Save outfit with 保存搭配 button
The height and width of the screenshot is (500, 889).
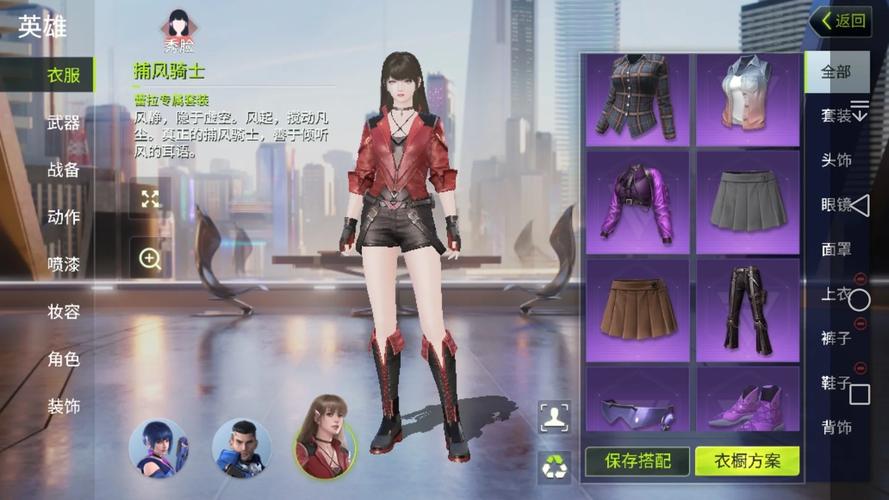point(636,461)
